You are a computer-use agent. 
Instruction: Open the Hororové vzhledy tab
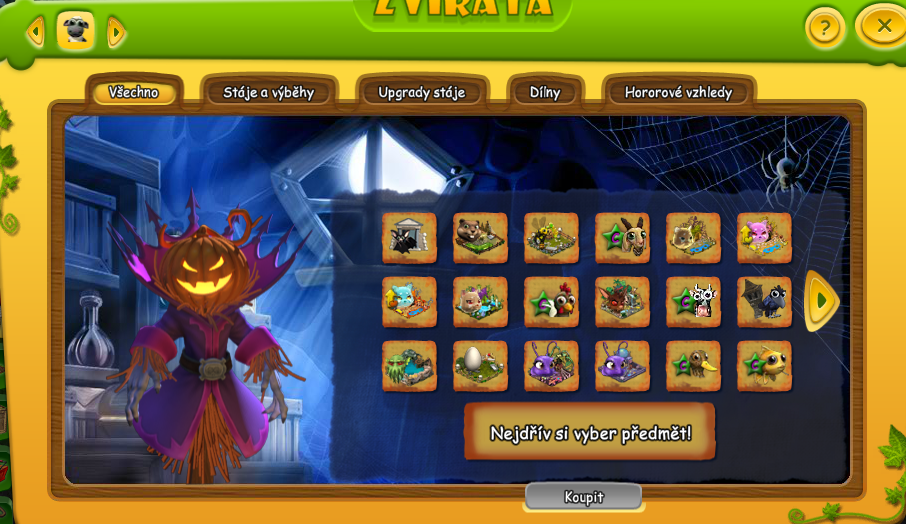point(678,93)
